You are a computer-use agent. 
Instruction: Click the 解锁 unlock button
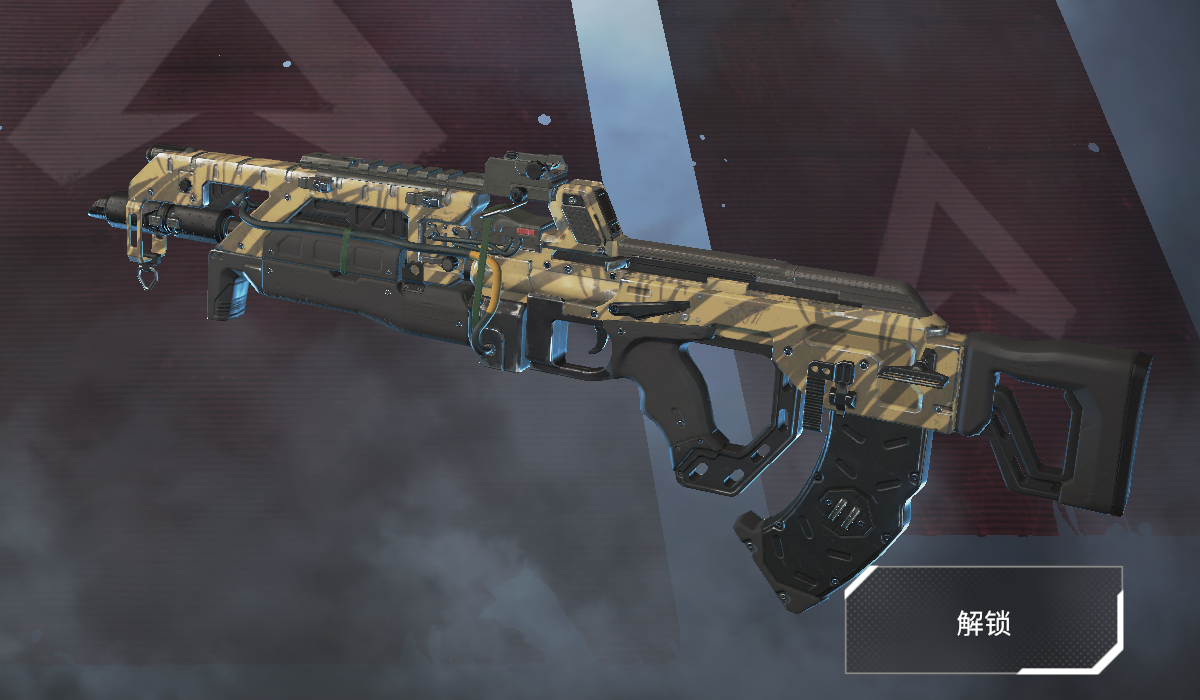pos(984,621)
